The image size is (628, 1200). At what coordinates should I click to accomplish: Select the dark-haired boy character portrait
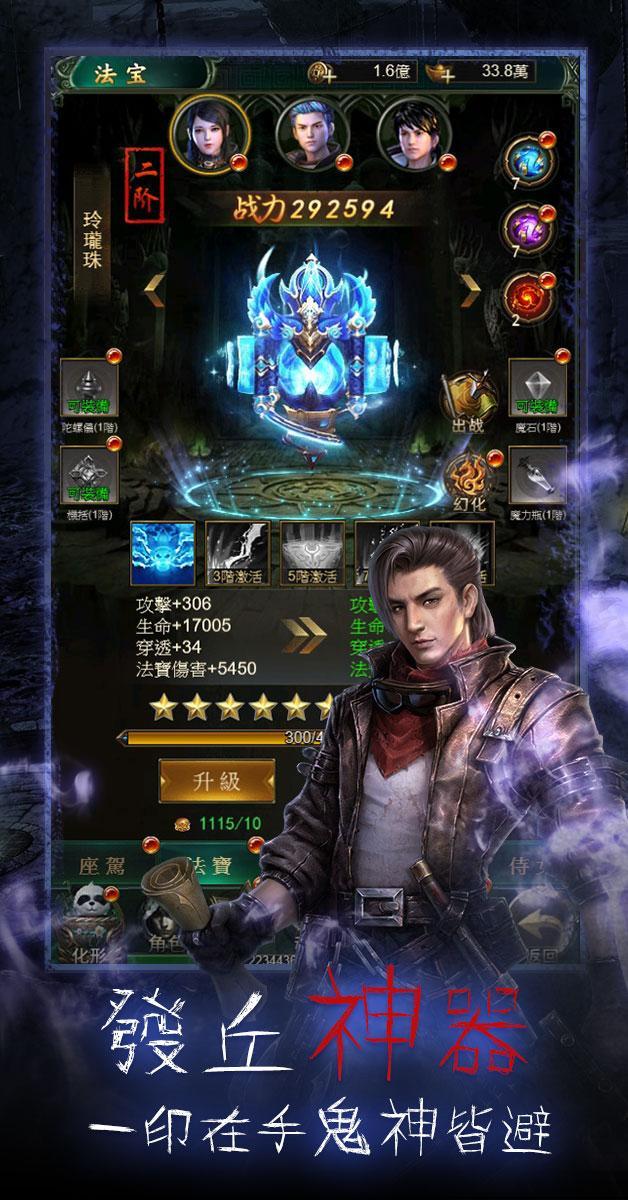(x=412, y=135)
